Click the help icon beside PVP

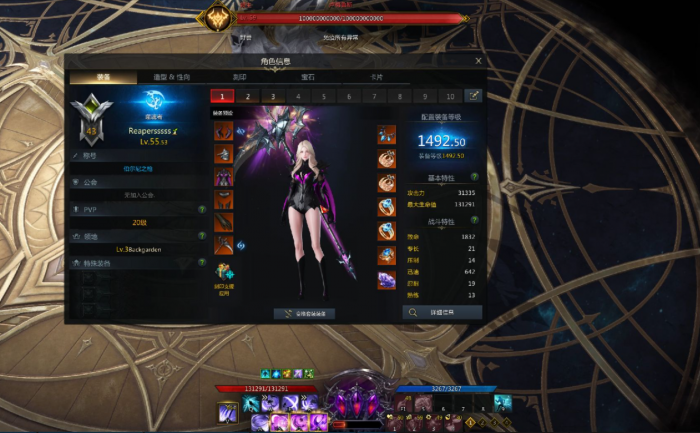[x=202, y=209]
